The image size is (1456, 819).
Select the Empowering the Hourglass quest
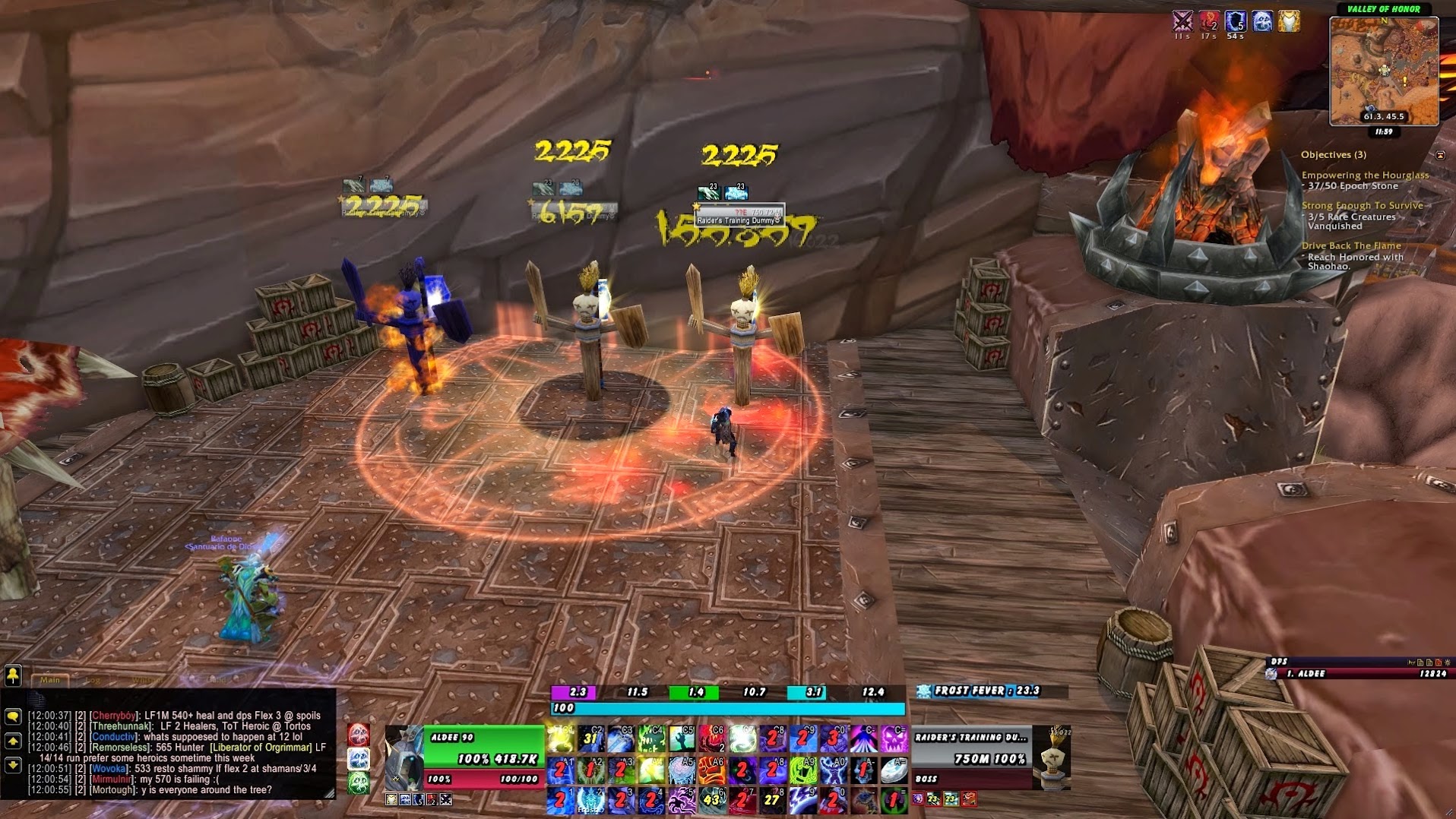pos(1365,175)
